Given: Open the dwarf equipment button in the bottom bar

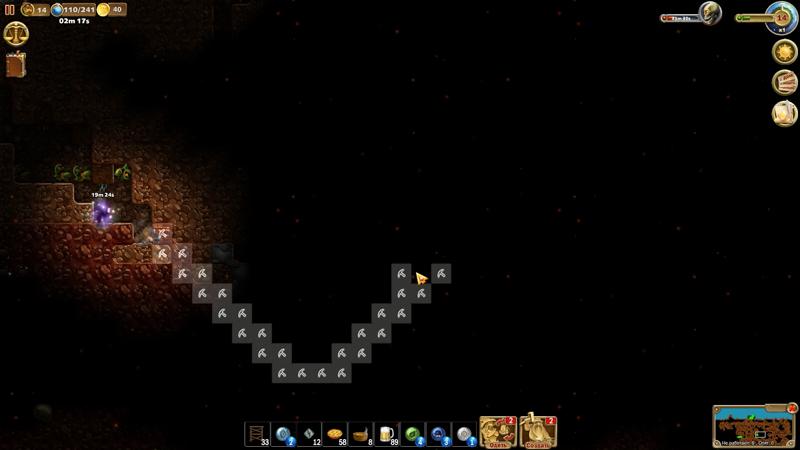Looking at the screenshot, I should [x=498, y=432].
